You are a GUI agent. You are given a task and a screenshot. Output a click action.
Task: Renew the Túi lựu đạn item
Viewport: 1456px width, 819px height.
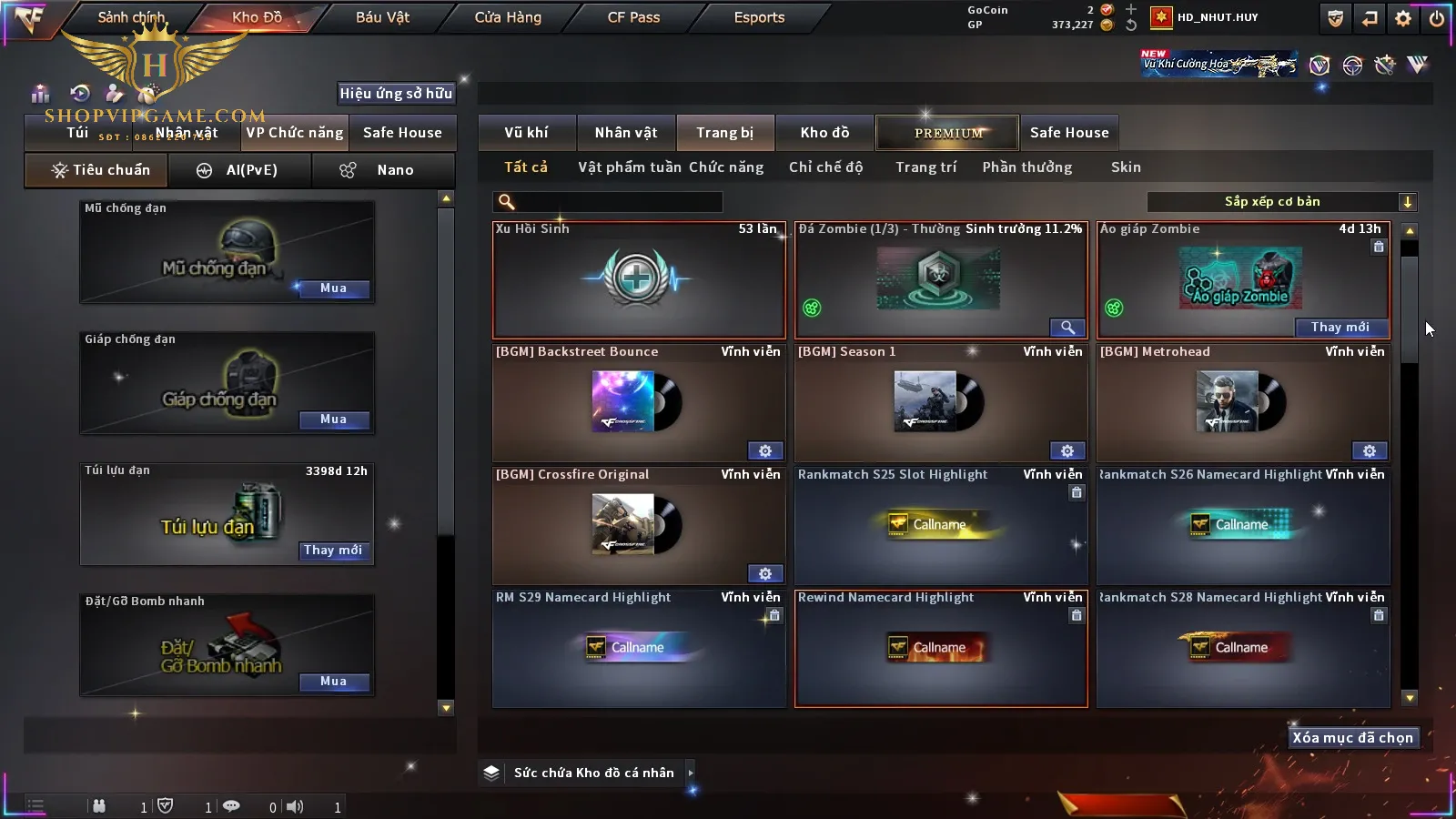point(333,551)
